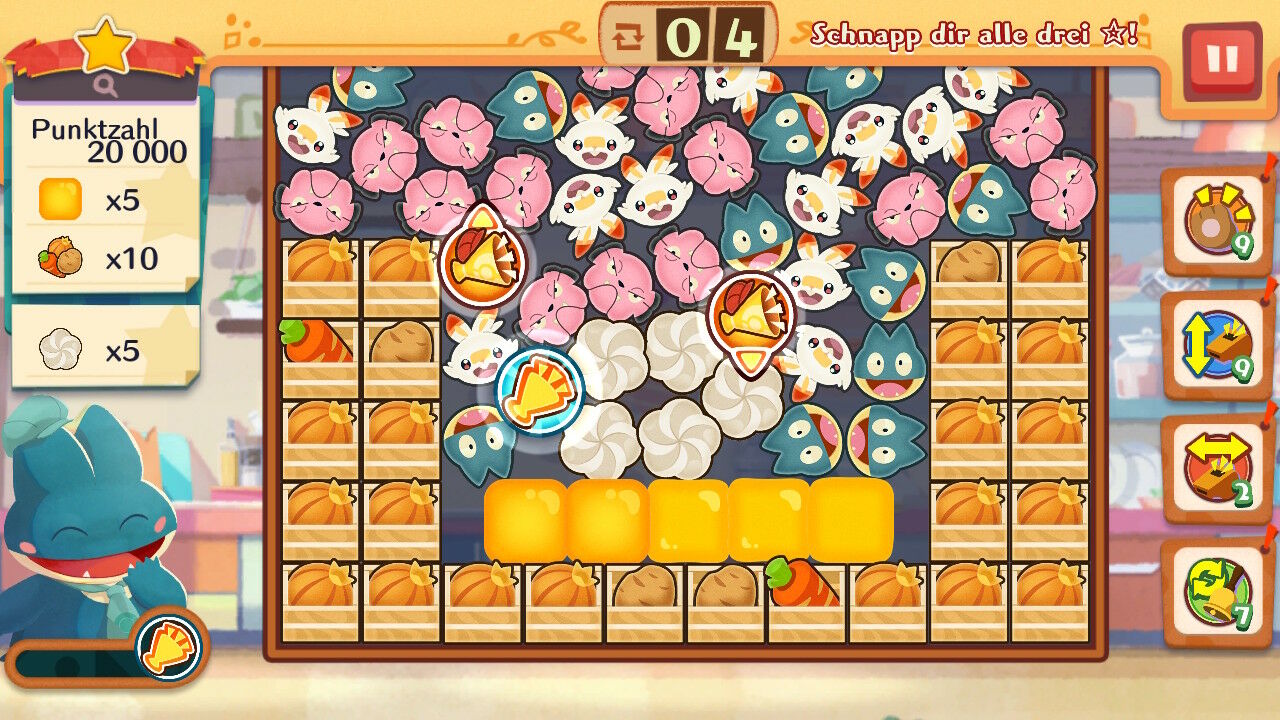Tap Munchlax's café skill gauge icon

pos(169,646)
